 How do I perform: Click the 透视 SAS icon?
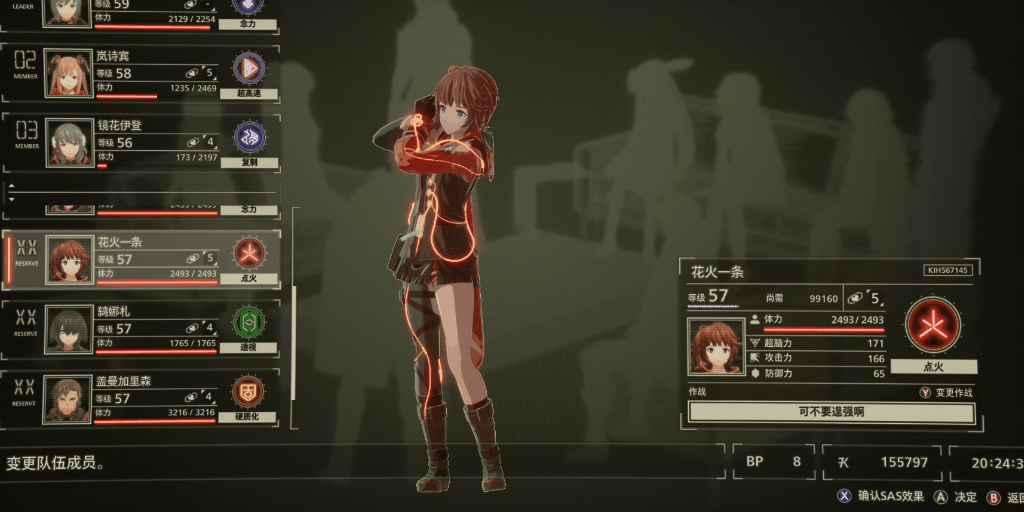(248, 322)
